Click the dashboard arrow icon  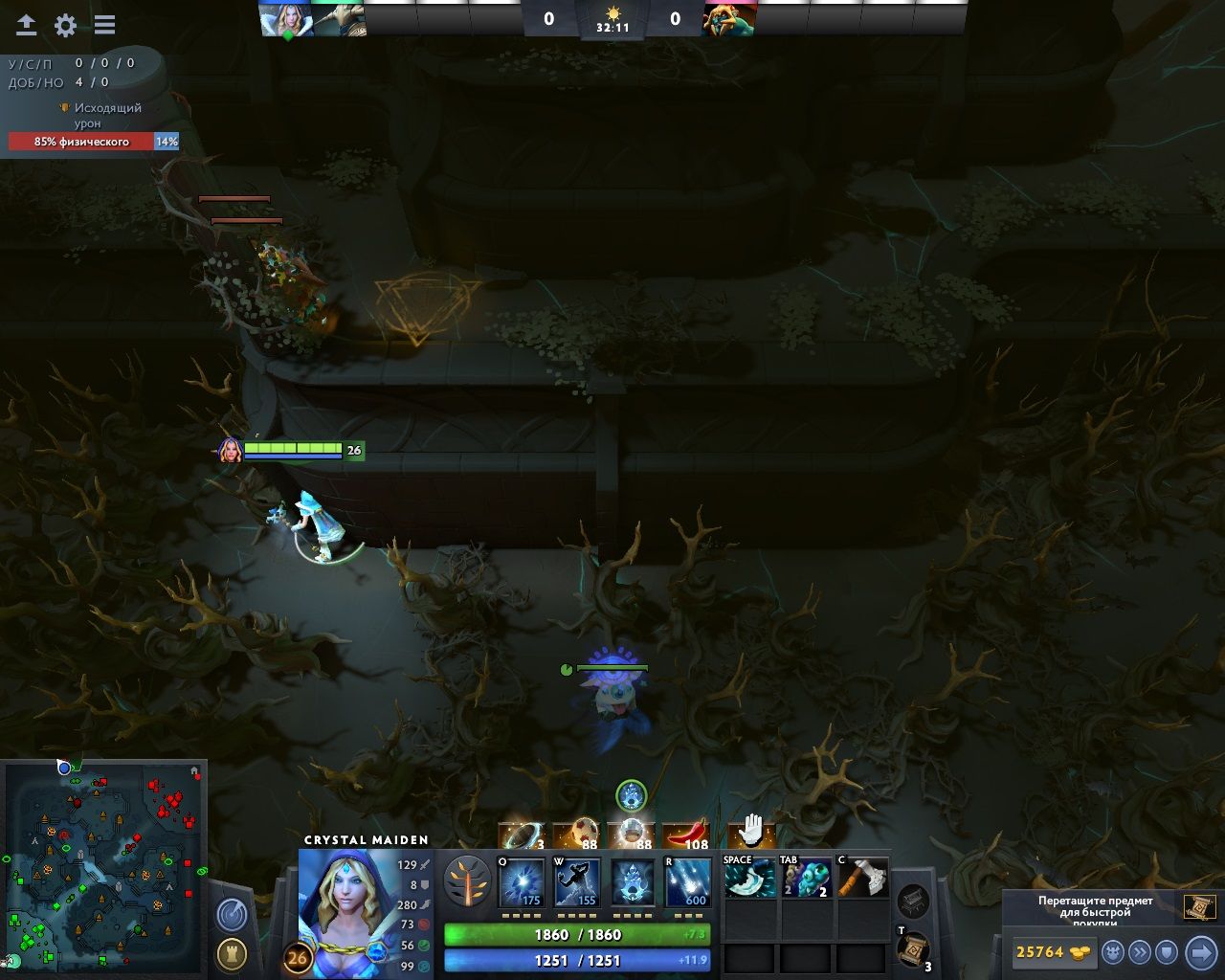tap(26, 25)
